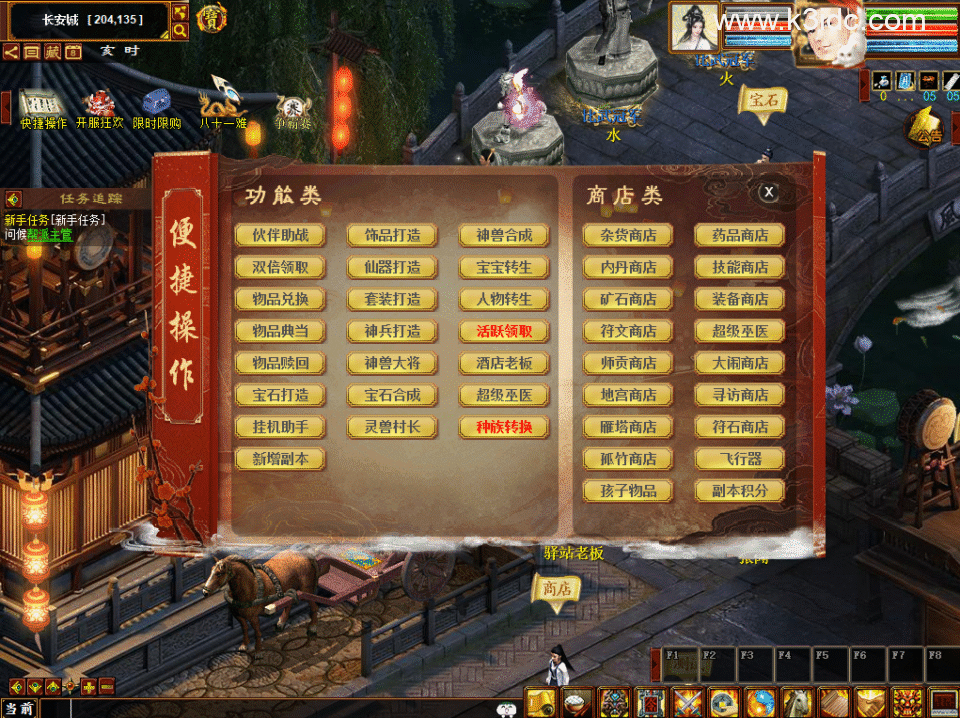The width and height of the screenshot is (960, 718).
Task: Open 伙伴助战 function
Action: pyautogui.click(x=280, y=236)
